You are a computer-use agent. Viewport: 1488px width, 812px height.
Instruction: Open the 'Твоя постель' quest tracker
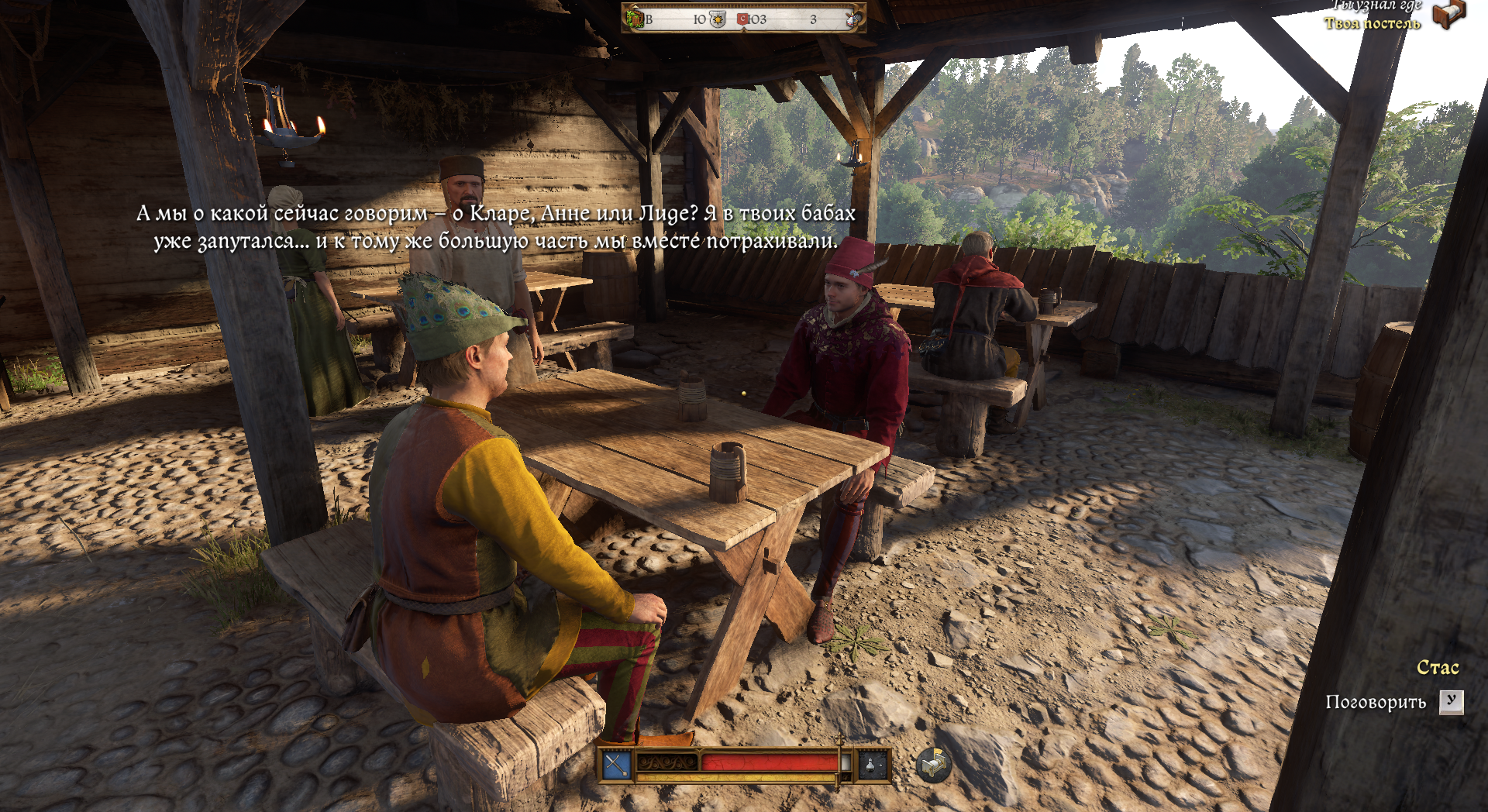tap(1372, 23)
